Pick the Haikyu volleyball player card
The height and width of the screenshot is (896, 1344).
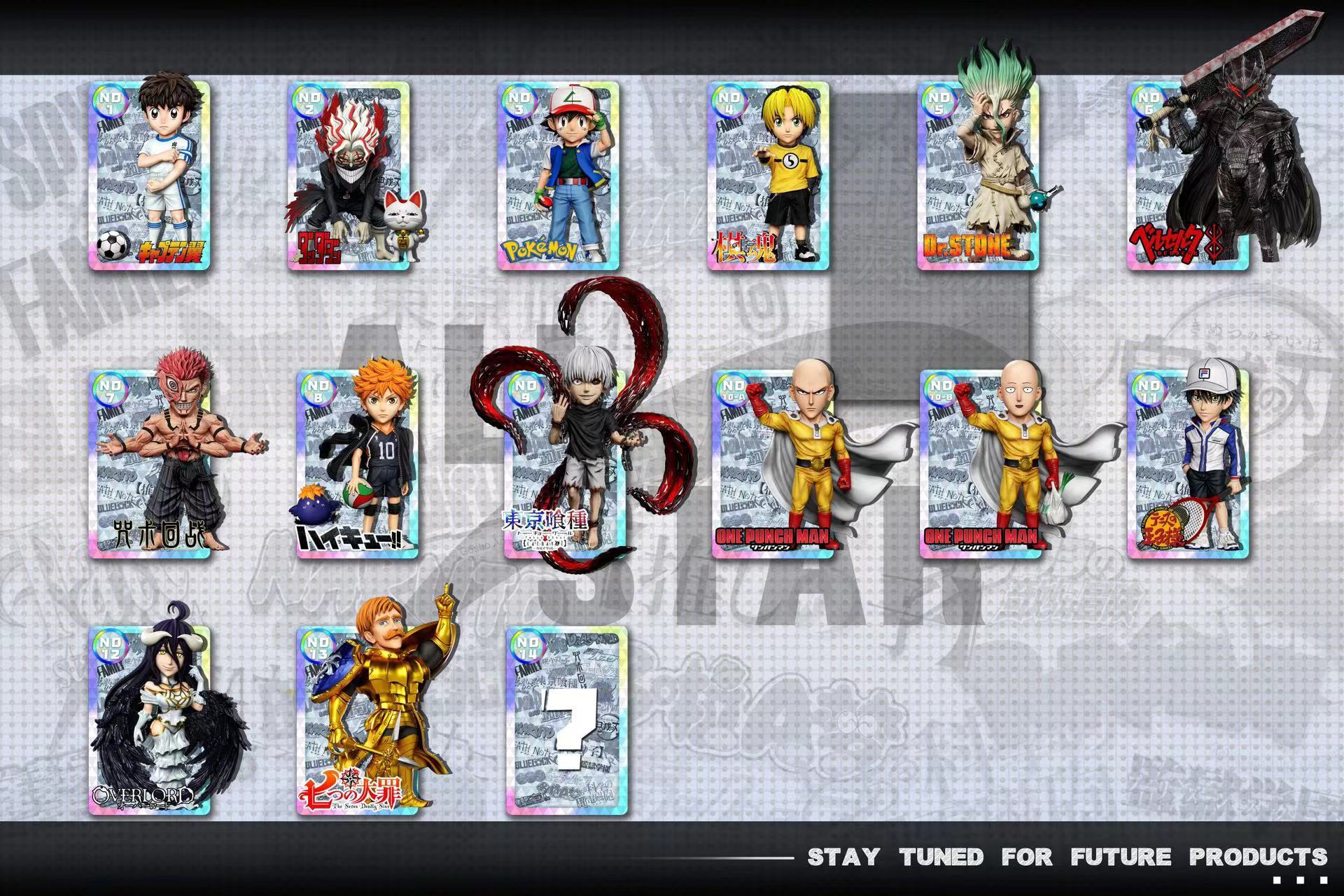(357, 464)
